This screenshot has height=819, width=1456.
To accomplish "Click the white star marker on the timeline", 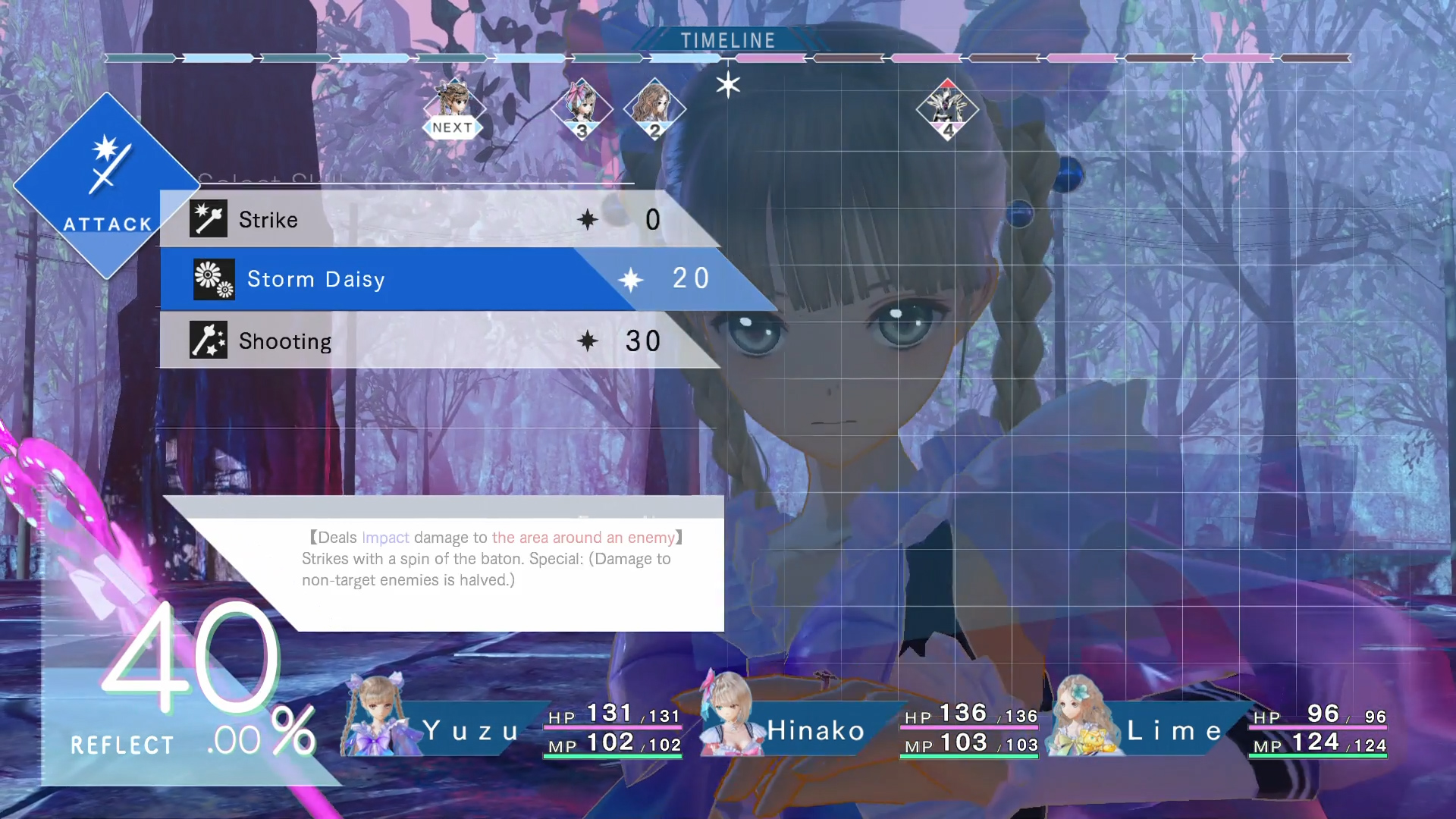I will [x=727, y=84].
